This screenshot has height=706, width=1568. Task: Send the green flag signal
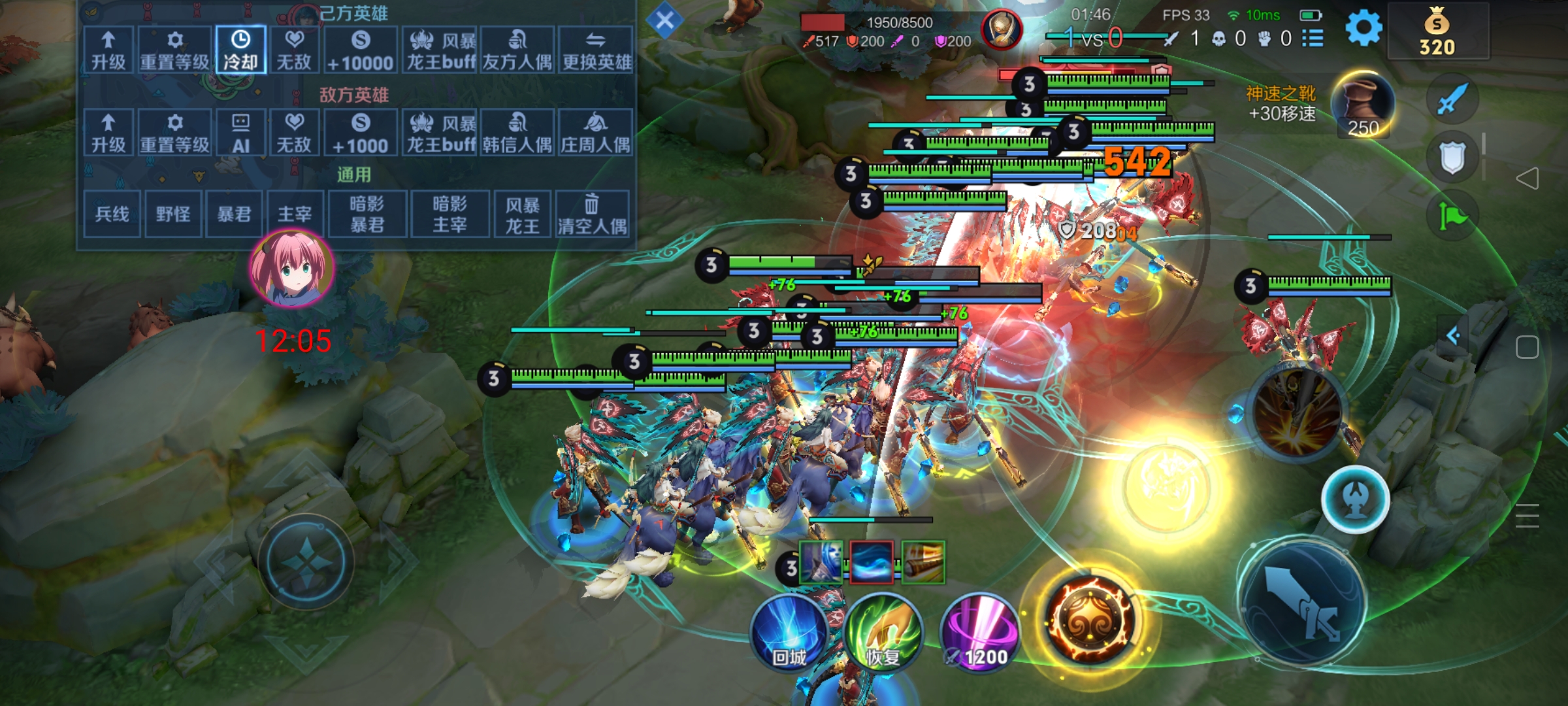[x=1452, y=214]
